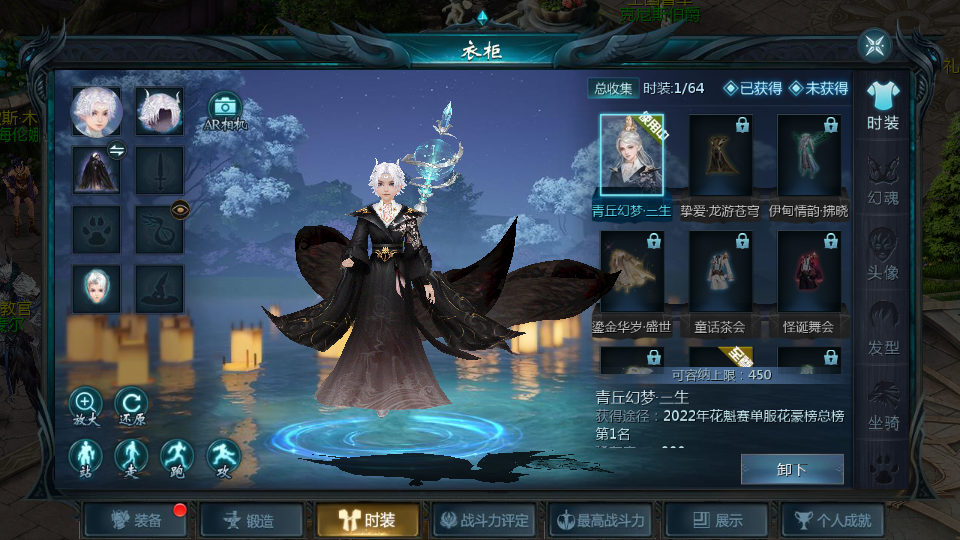960x540 pixels.
Task: Choose the 怪诞舞会 costume
Action: pos(808,273)
